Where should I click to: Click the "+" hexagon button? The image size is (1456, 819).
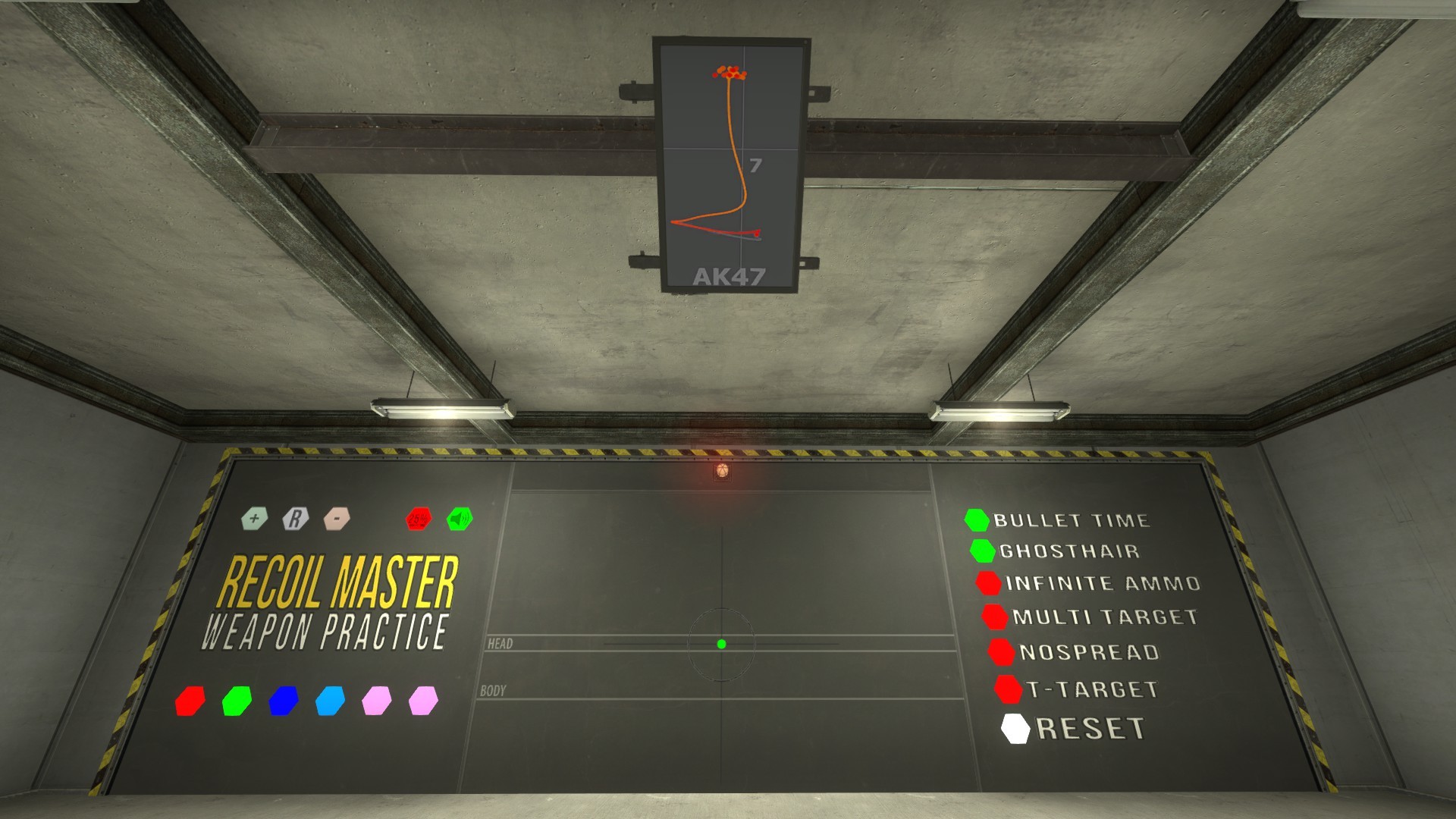click(255, 519)
